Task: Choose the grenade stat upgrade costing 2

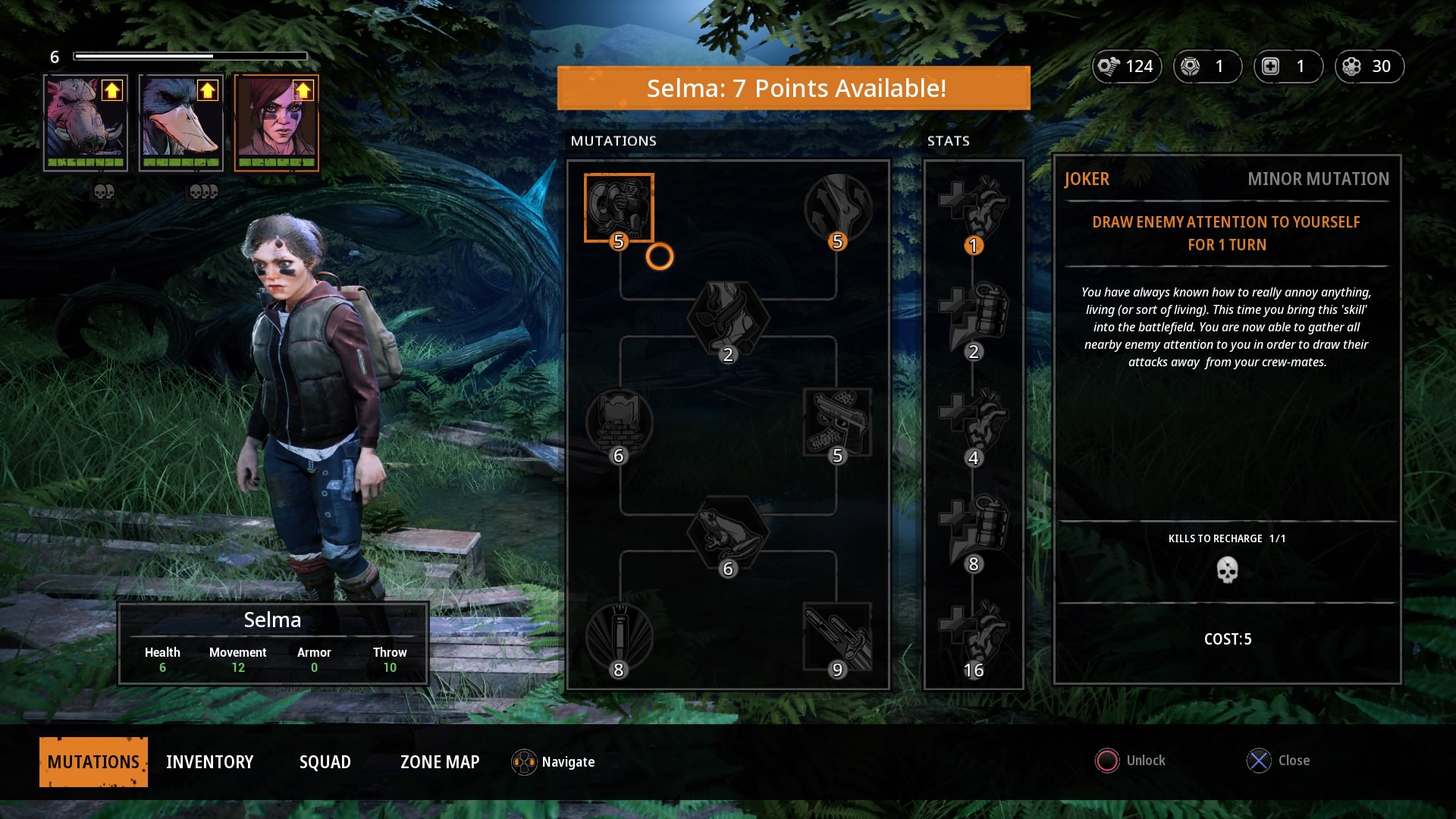Action: pos(974,315)
